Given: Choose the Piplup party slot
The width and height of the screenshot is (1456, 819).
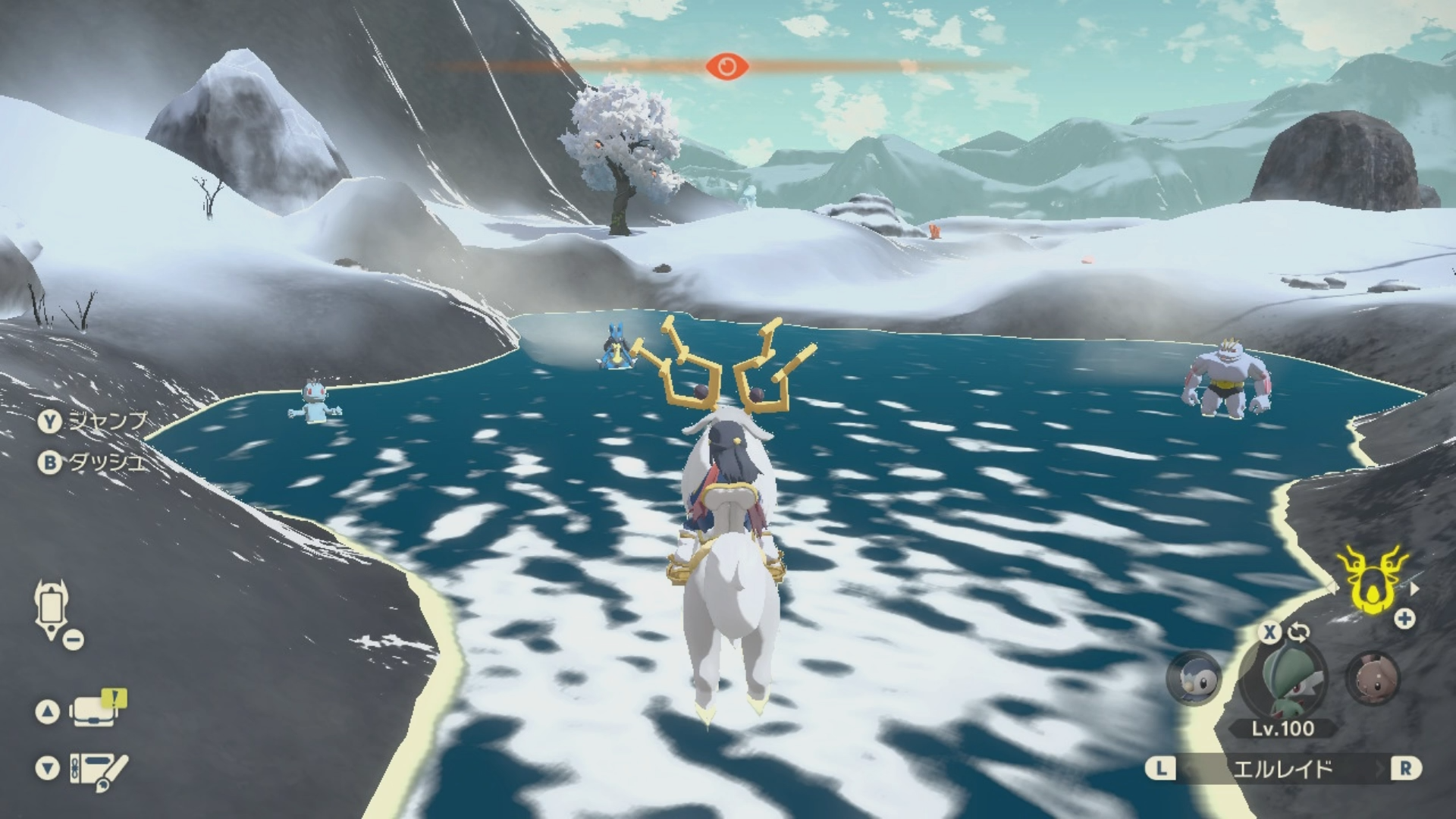Looking at the screenshot, I should pyautogui.click(x=1193, y=677).
